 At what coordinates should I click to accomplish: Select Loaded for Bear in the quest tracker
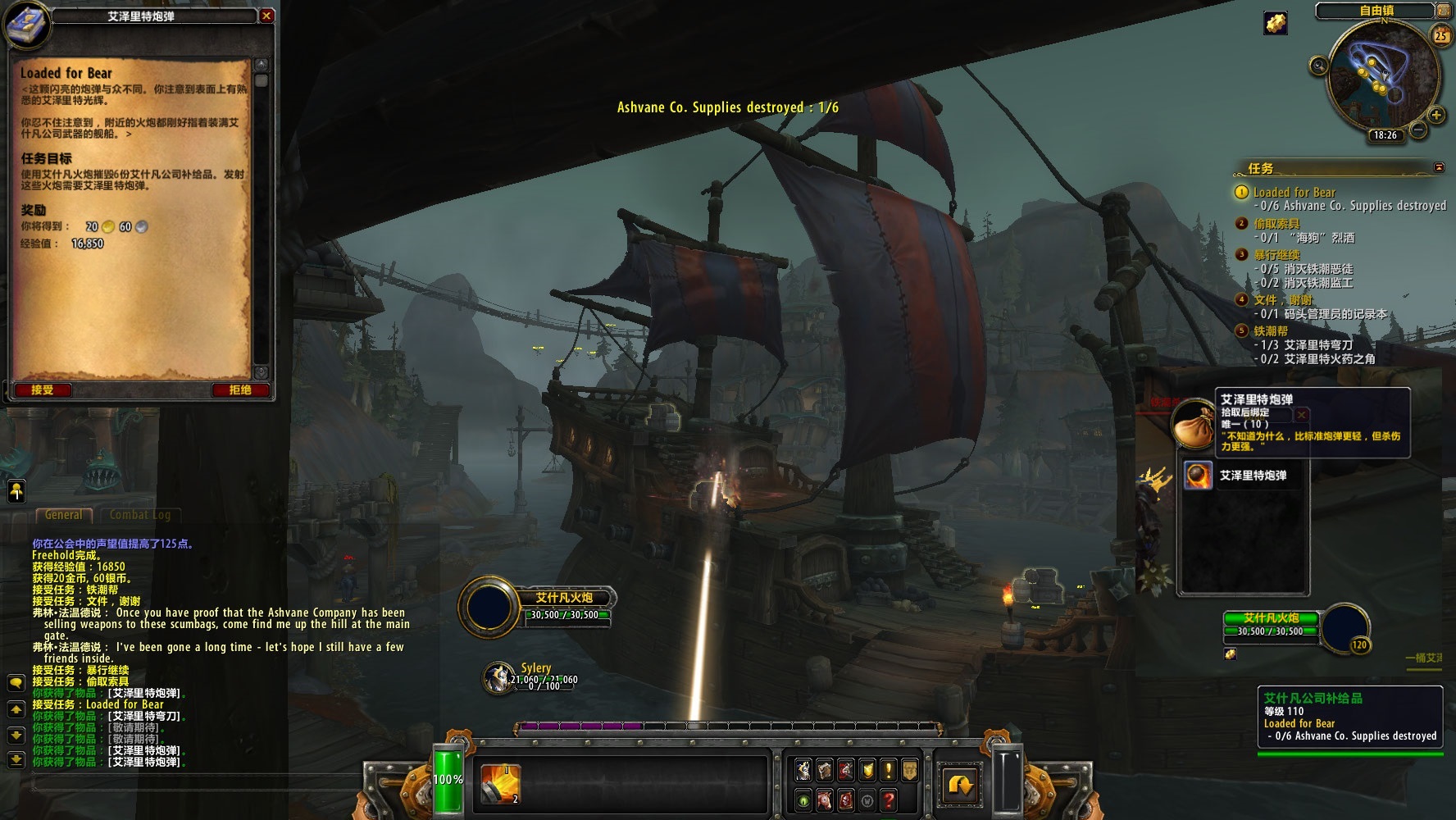(1294, 193)
